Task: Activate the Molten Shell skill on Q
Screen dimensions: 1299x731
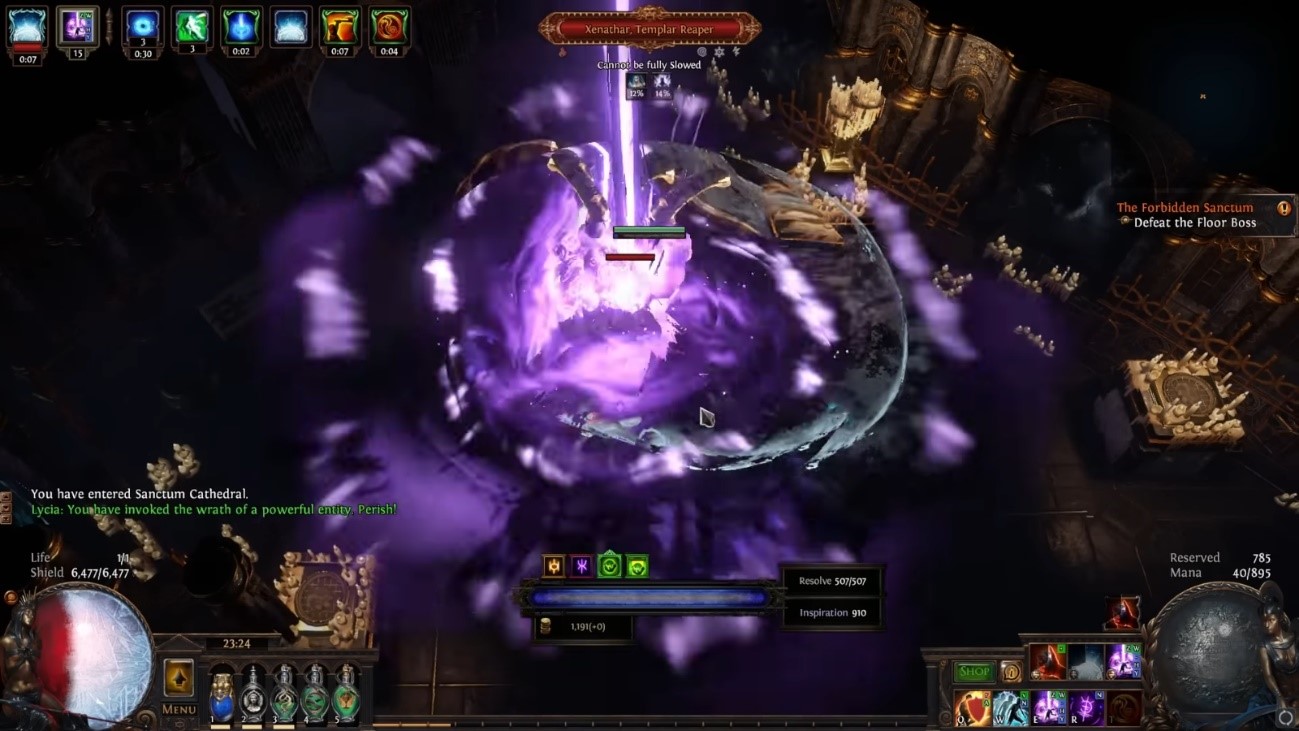Action: (x=973, y=710)
